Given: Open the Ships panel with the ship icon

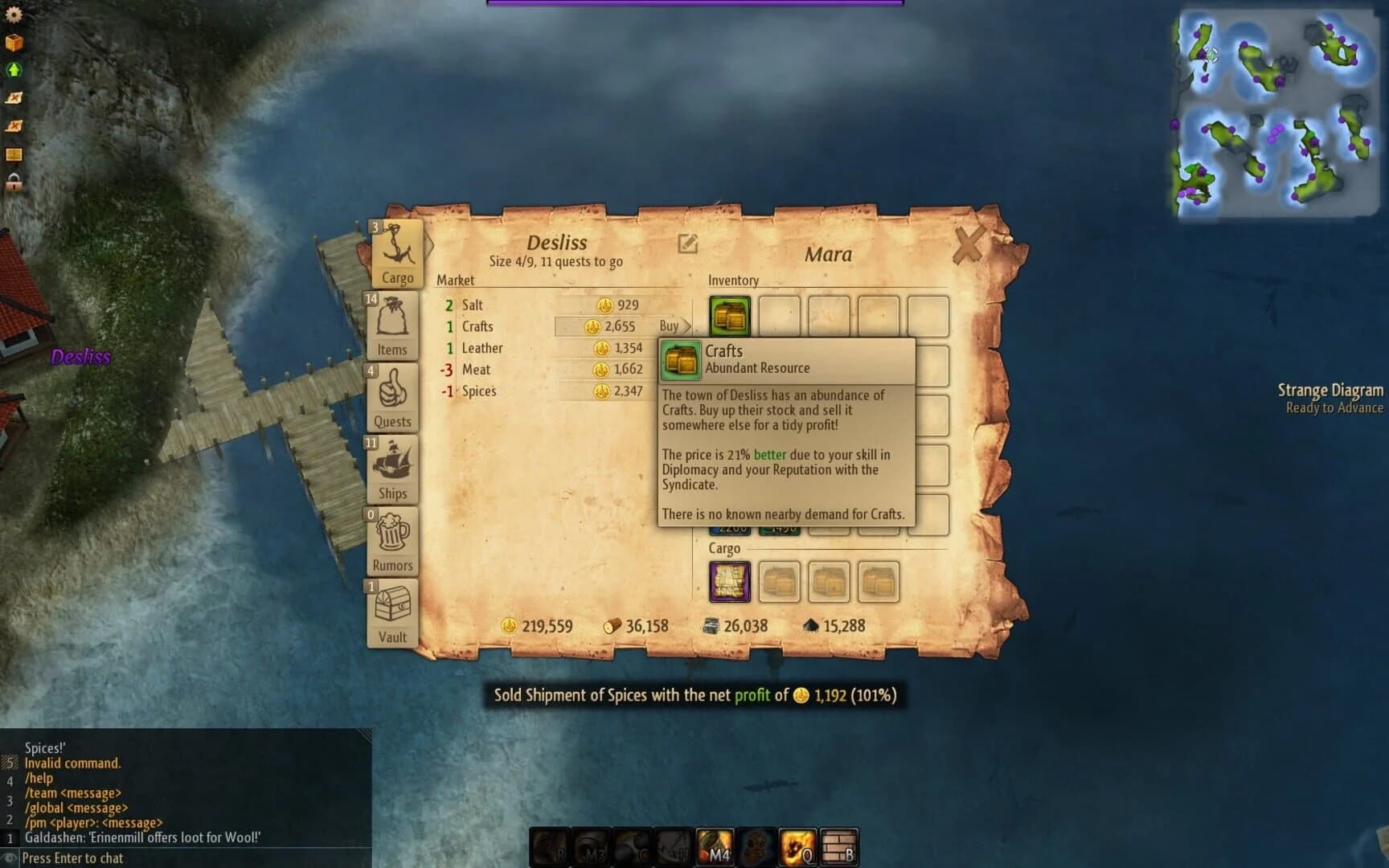Looking at the screenshot, I should 391,466.
